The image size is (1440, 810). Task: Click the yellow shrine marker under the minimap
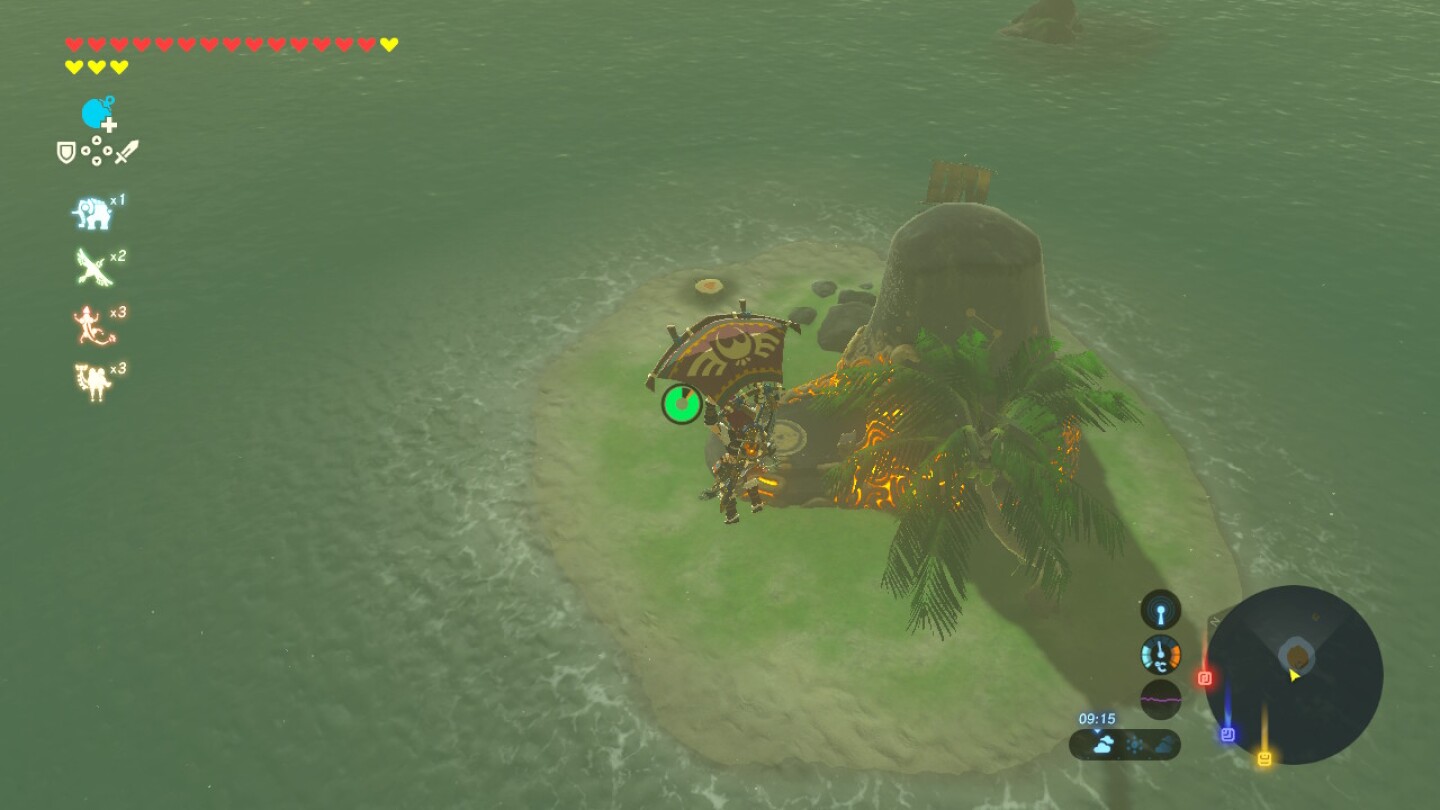pyautogui.click(x=1265, y=757)
